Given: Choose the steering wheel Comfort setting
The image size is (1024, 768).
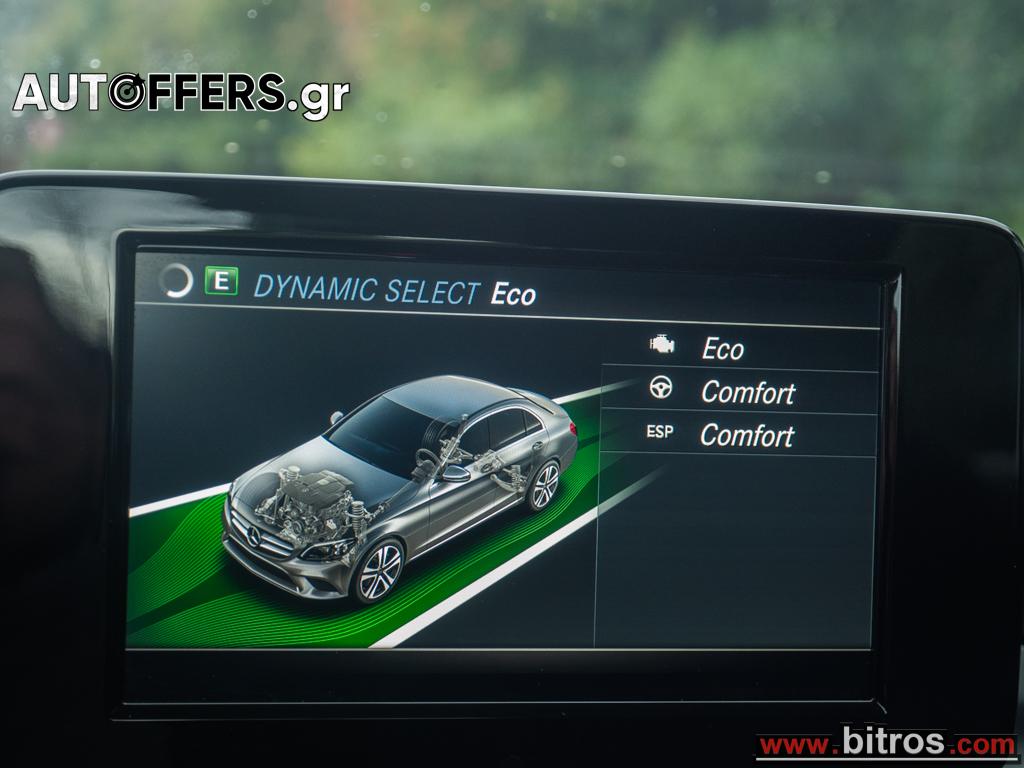Looking at the screenshot, I should tap(738, 392).
